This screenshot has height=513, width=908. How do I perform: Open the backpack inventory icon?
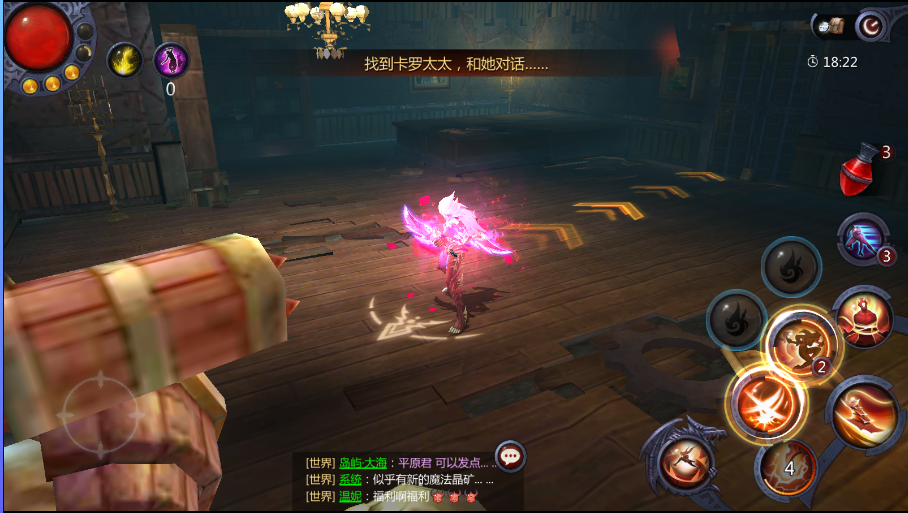[830, 25]
